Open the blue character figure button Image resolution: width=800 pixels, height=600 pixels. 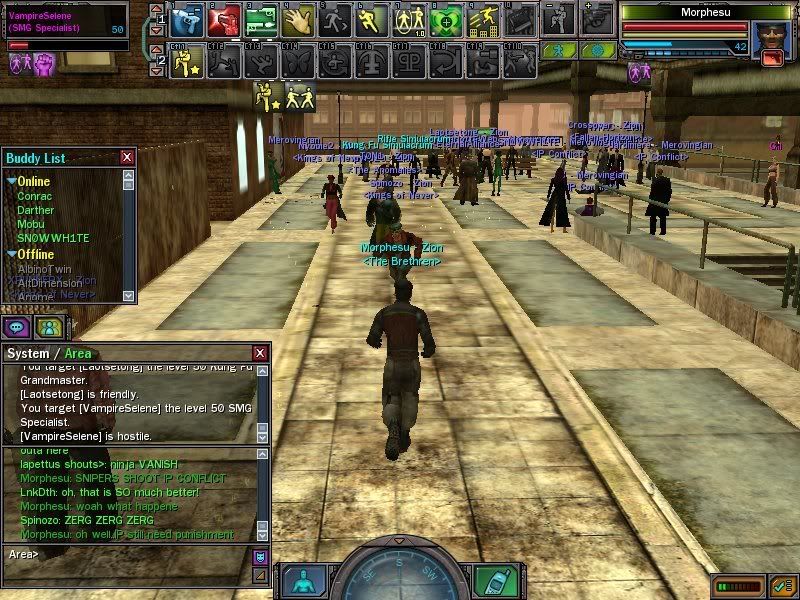click(x=304, y=580)
